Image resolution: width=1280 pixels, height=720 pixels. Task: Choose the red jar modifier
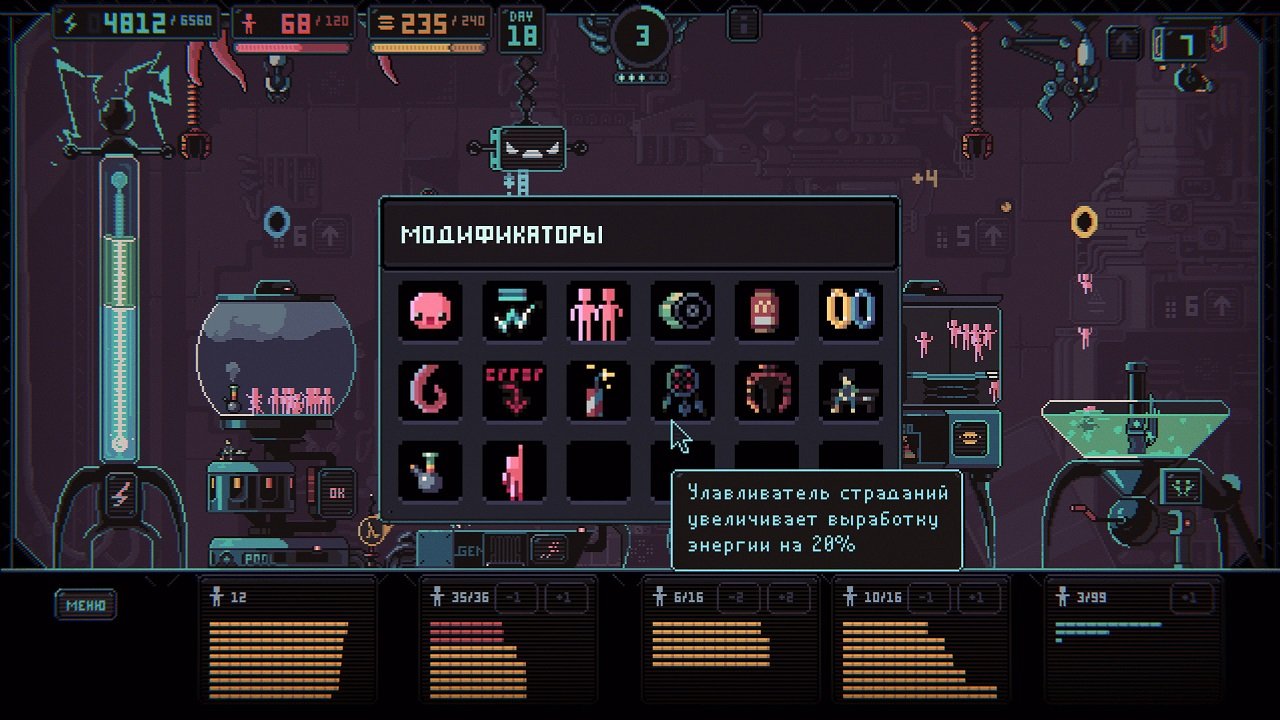[x=766, y=311]
